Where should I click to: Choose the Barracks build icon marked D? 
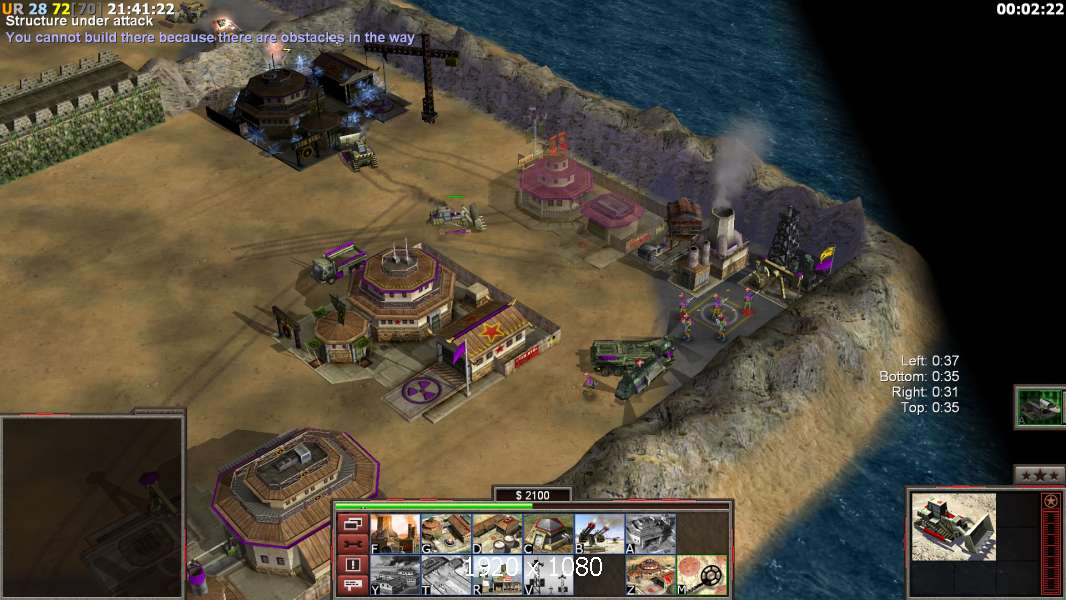(x=496, y=533)
